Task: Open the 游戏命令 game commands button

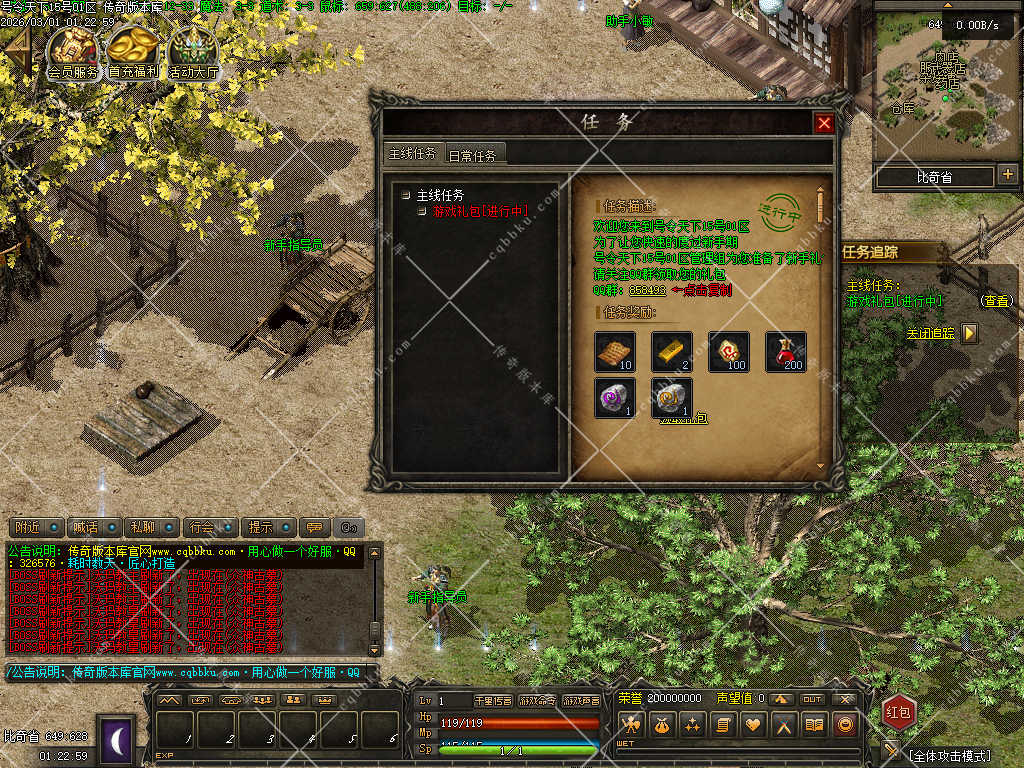Action: pyautogui.click(x=536, y=701)
